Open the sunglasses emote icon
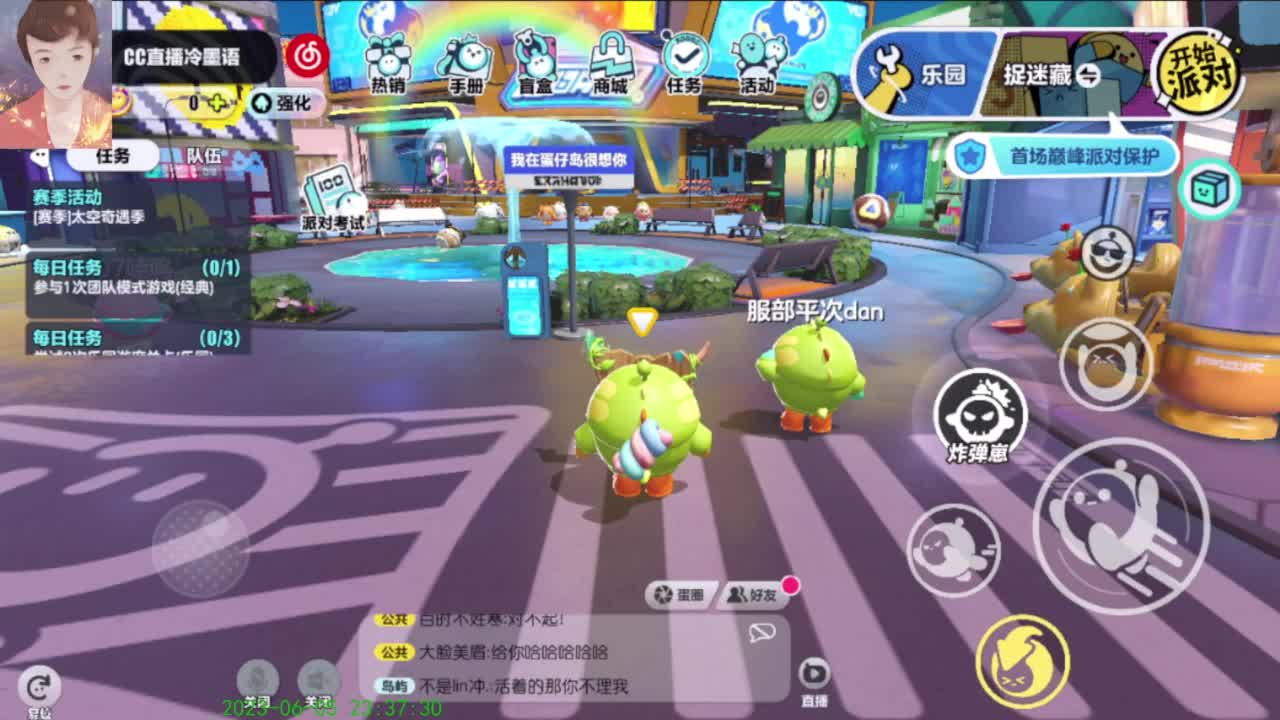This screenshot has height=720, width=1280. coord(1106,252)
